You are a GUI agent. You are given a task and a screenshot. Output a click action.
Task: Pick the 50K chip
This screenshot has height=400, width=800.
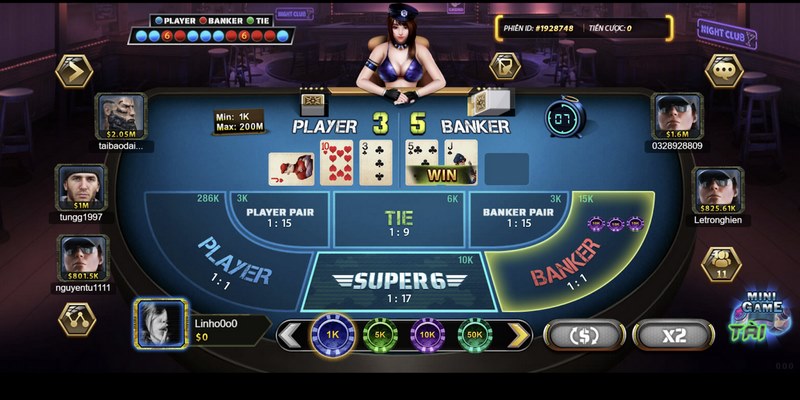(476, 334)
